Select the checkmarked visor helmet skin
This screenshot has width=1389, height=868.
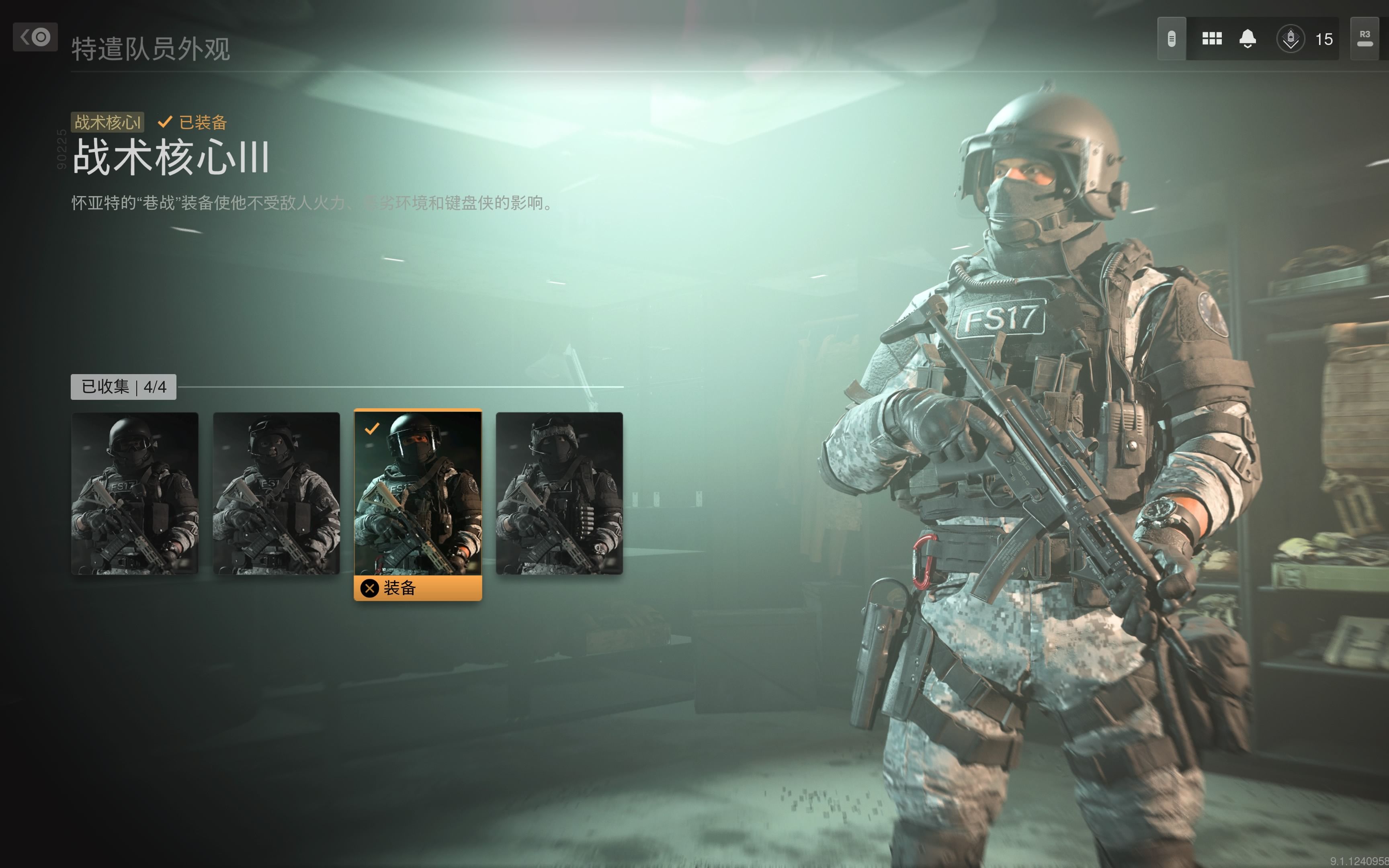pos(417,493)
